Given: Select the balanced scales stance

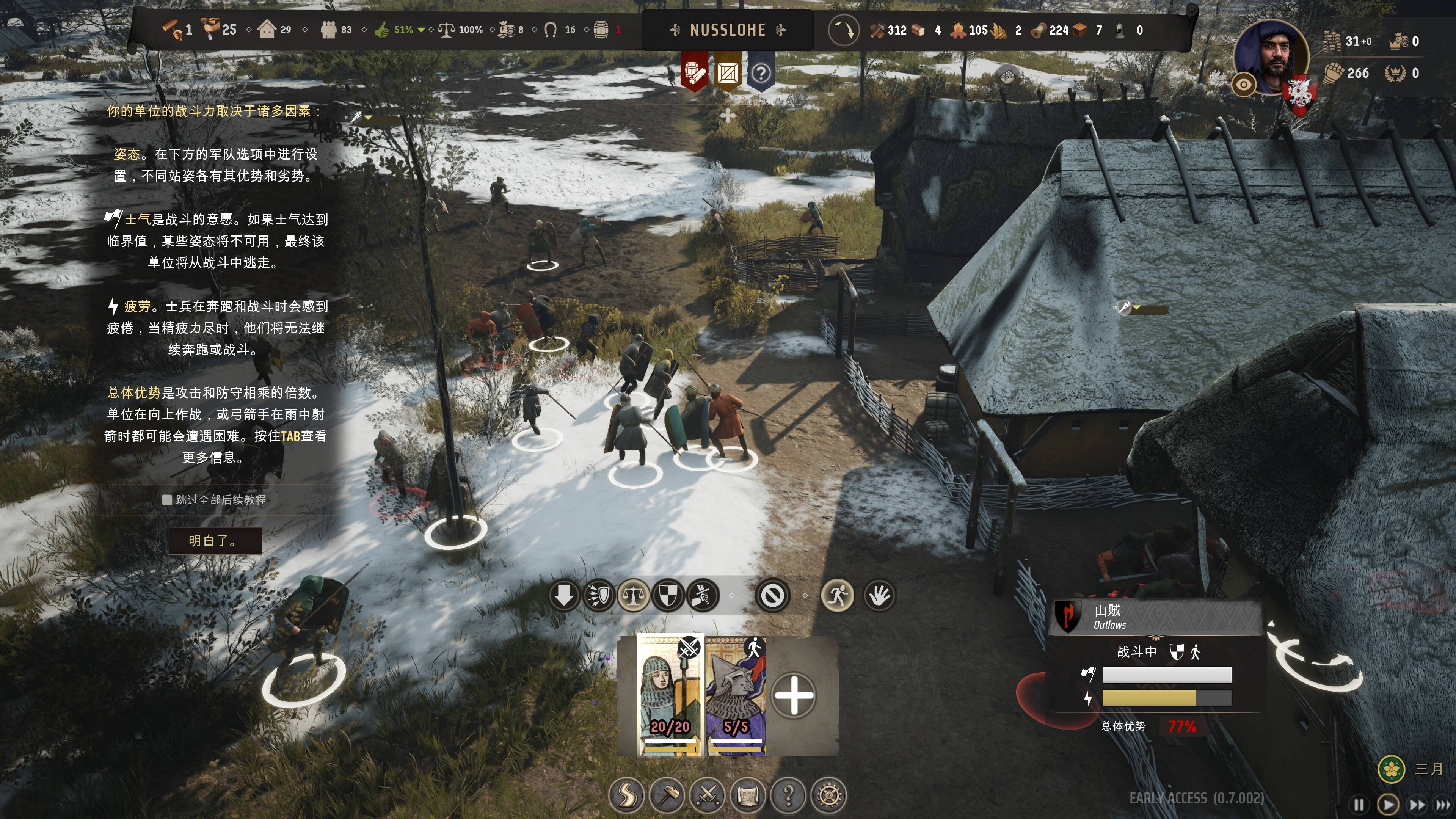Looking at the screenshot, I should (x=634, y=595).
